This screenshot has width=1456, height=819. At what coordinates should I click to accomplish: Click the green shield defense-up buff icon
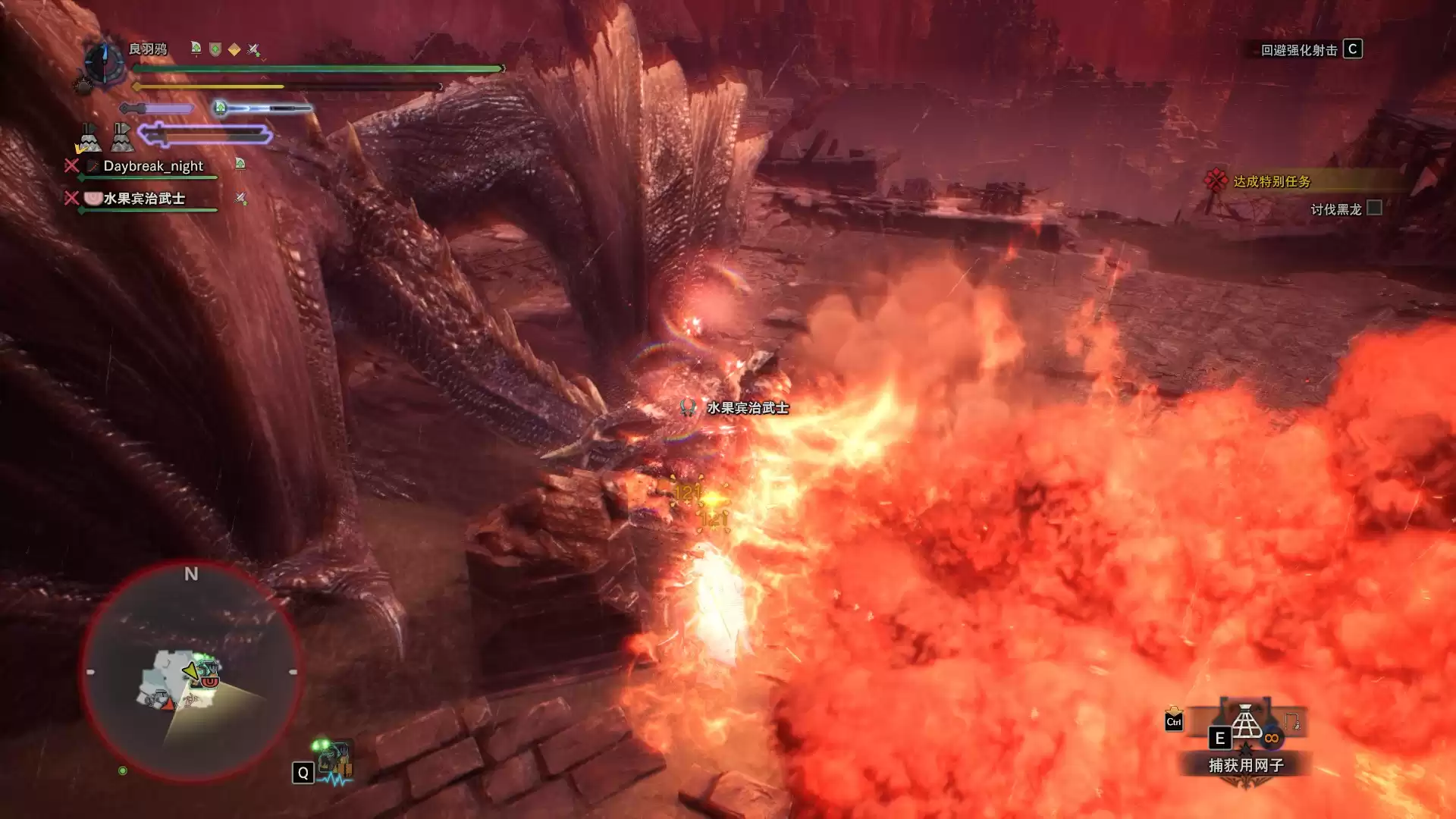(x=215, y=49)
